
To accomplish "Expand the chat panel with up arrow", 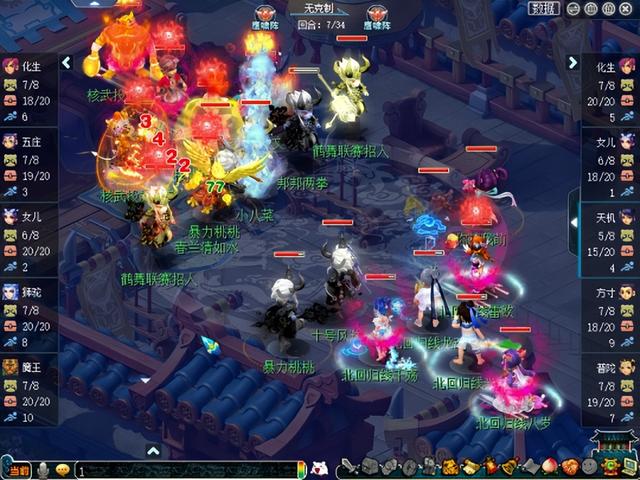I will (153, 451).
